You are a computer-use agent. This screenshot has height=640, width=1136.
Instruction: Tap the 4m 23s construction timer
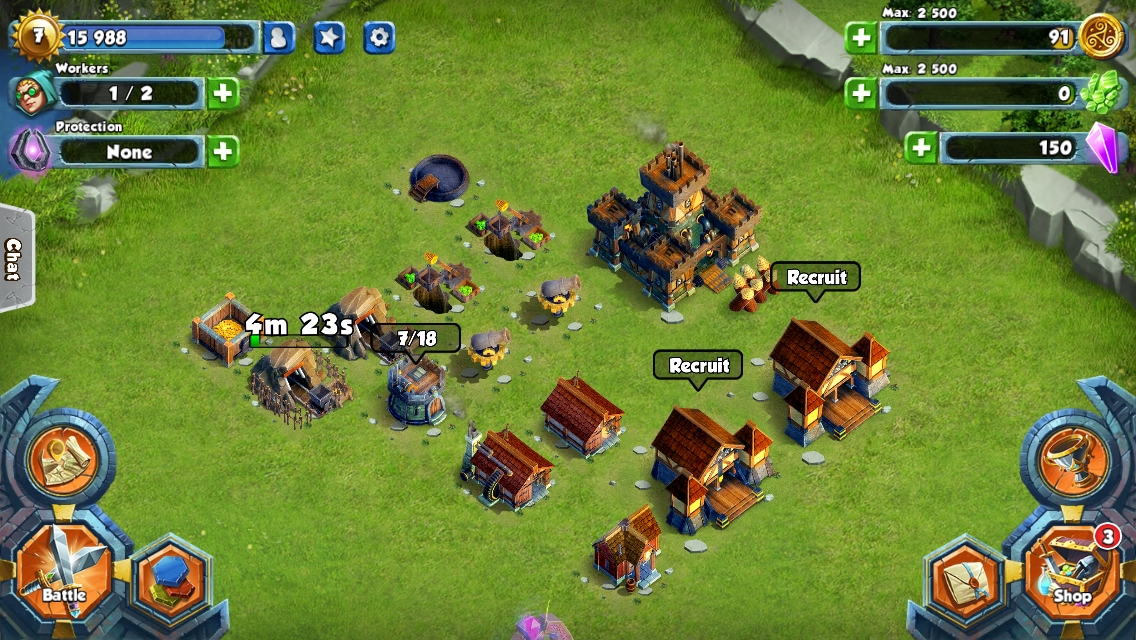299,326
